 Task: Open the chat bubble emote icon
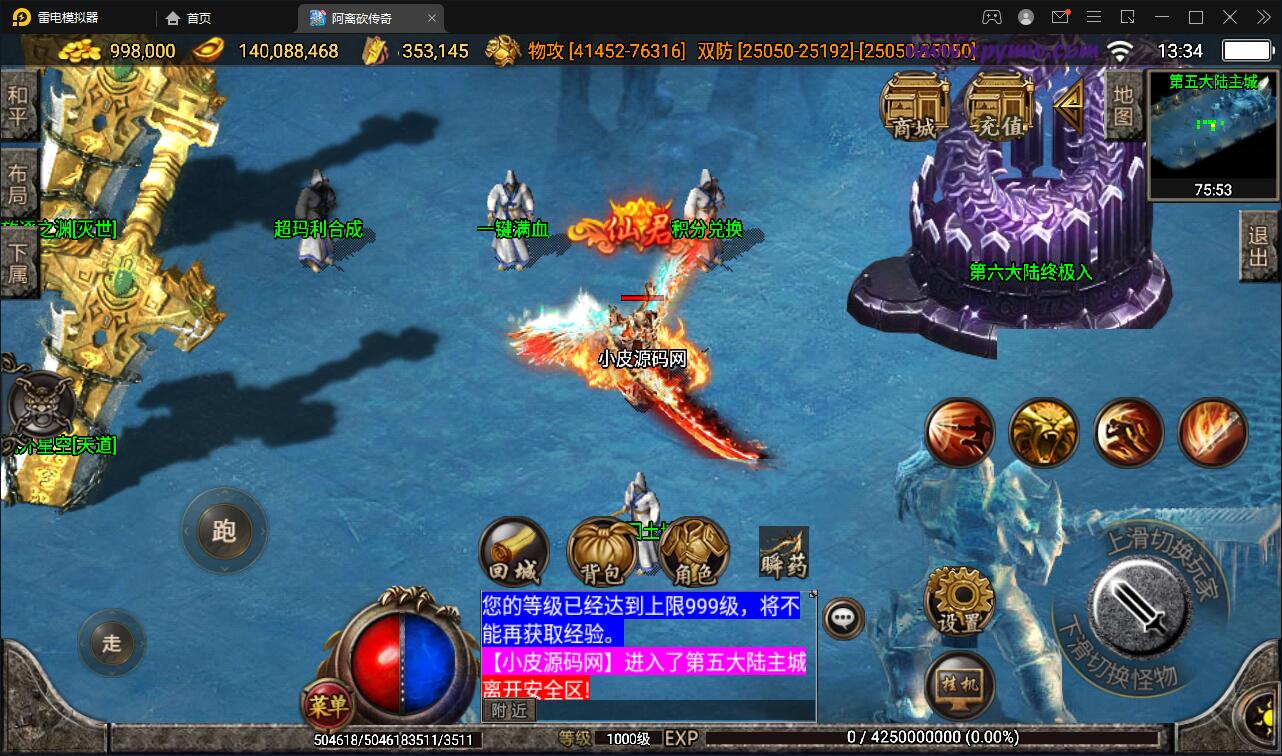[843, 618]
